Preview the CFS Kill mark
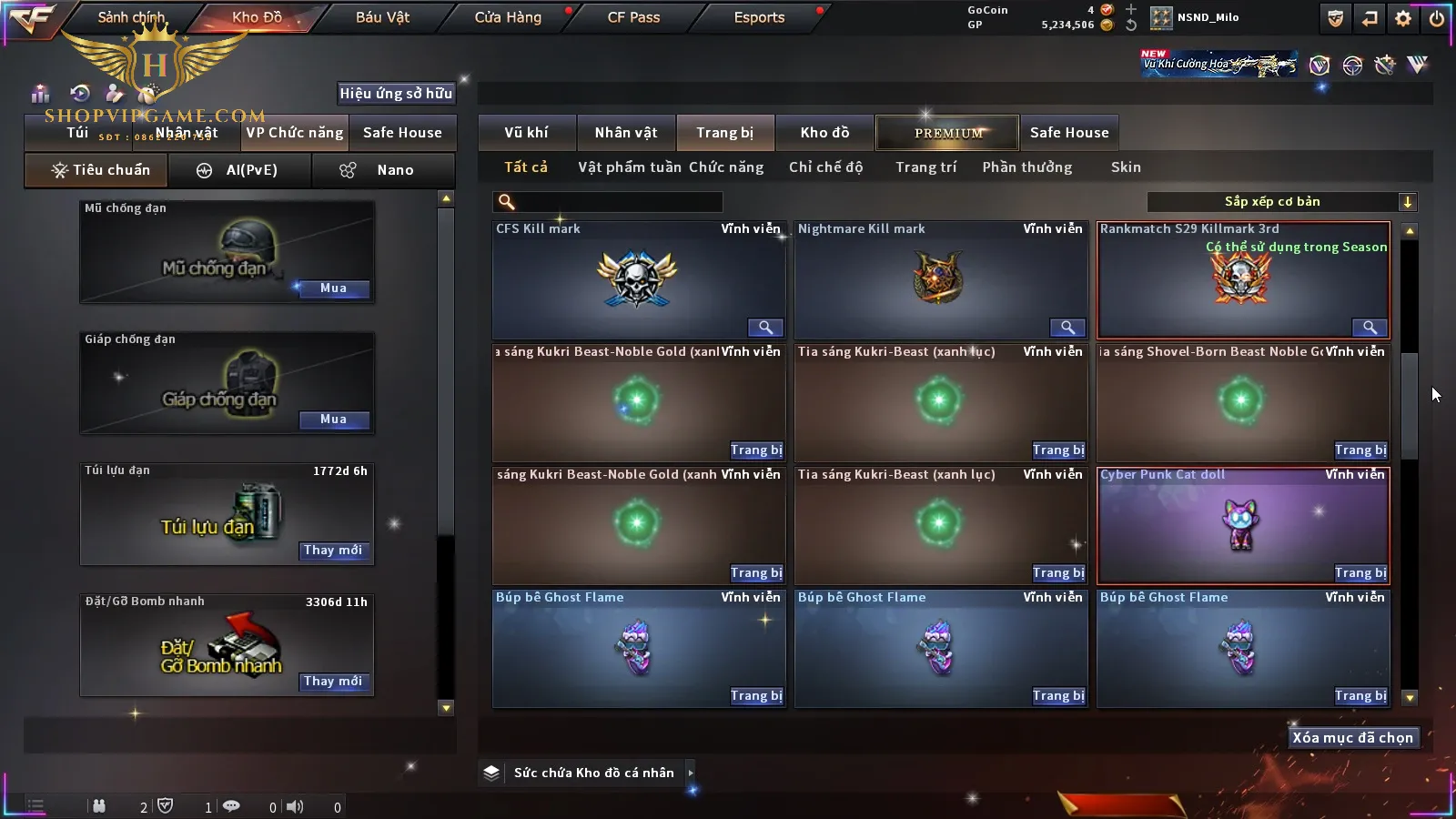 click(765, 328)
